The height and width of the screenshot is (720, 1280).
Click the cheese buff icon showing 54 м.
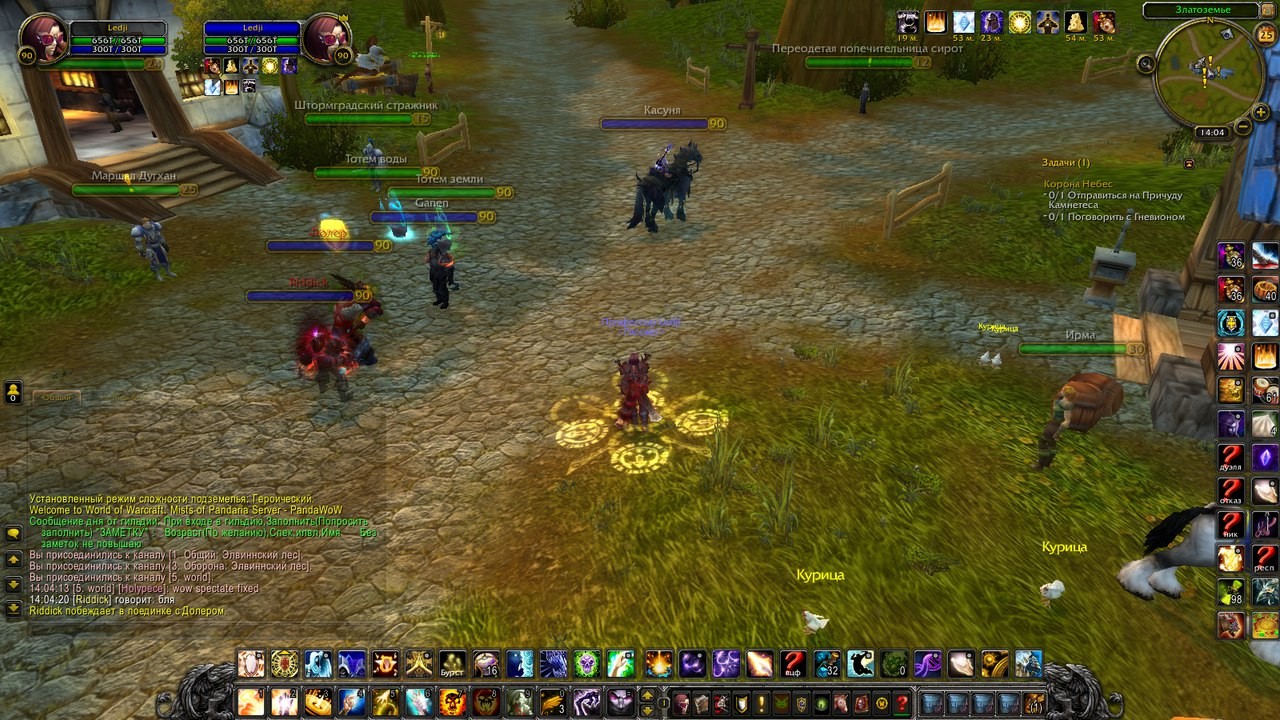pyautogui.click(x=1076, y=22)
